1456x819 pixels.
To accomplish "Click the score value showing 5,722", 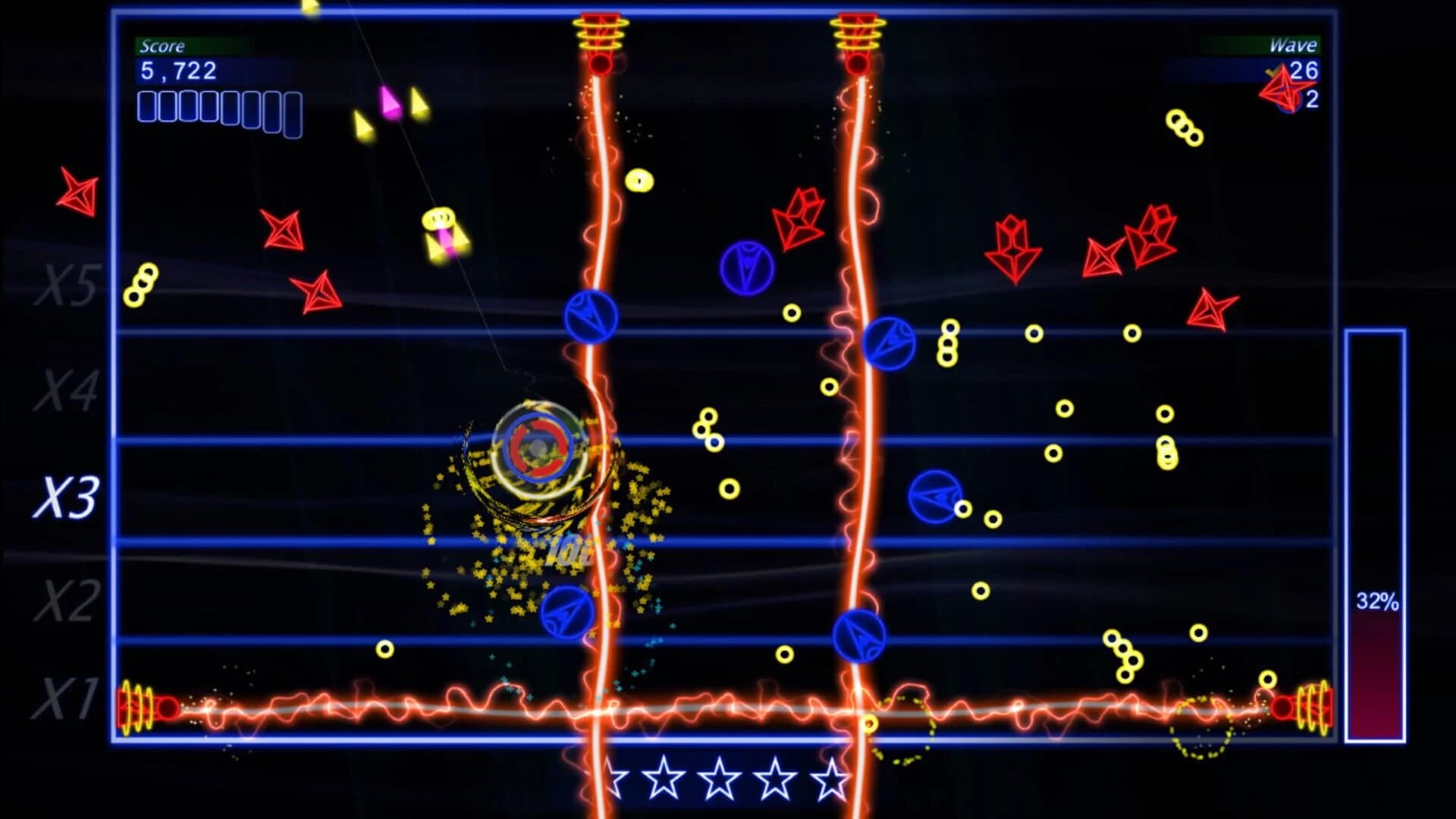I will pos(177,70).
